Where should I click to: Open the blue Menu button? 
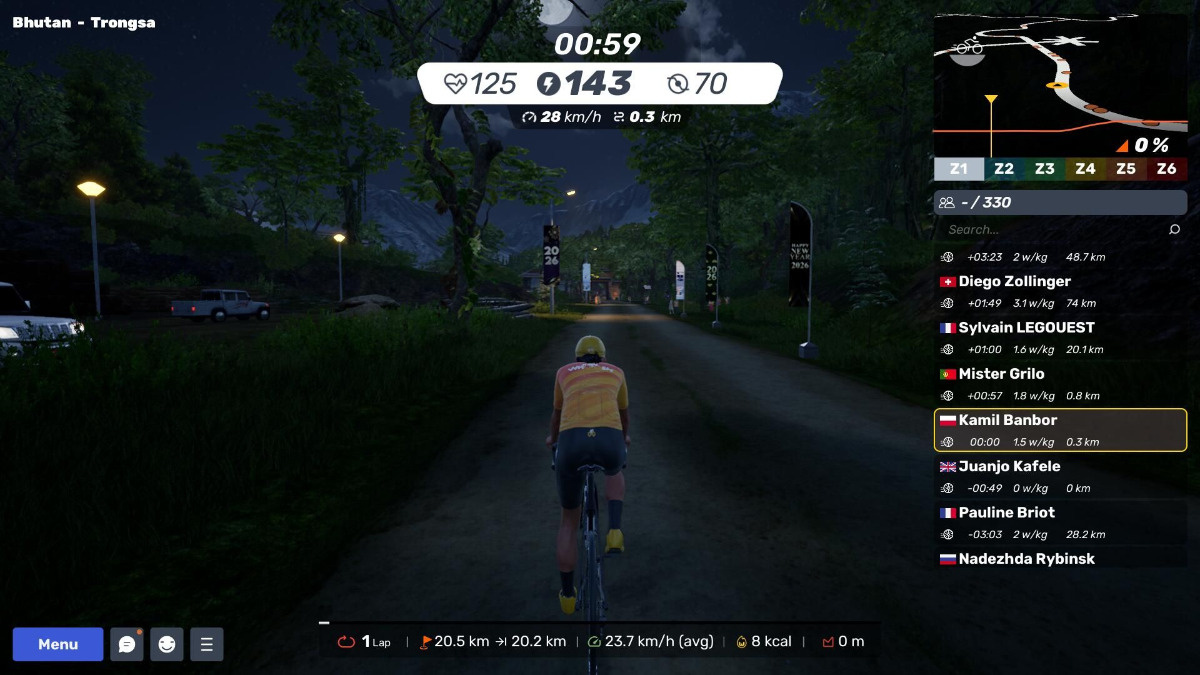(58, 644)
